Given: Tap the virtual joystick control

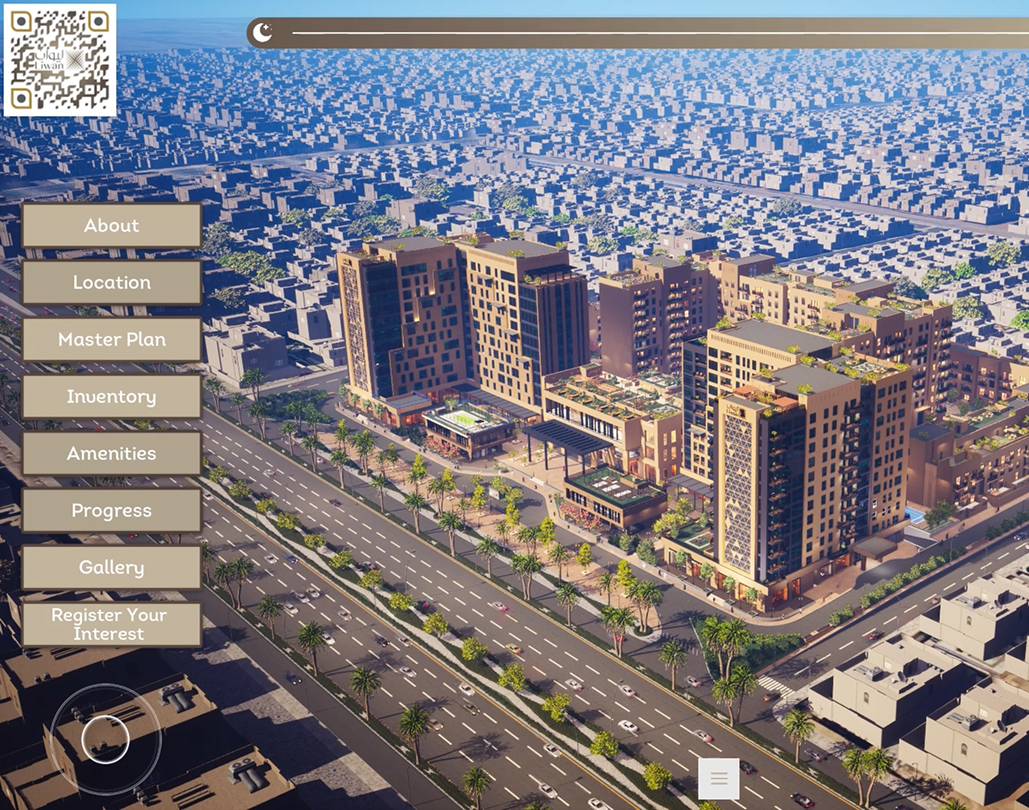Looking at the screenshot, I should (x=105, y=739).
